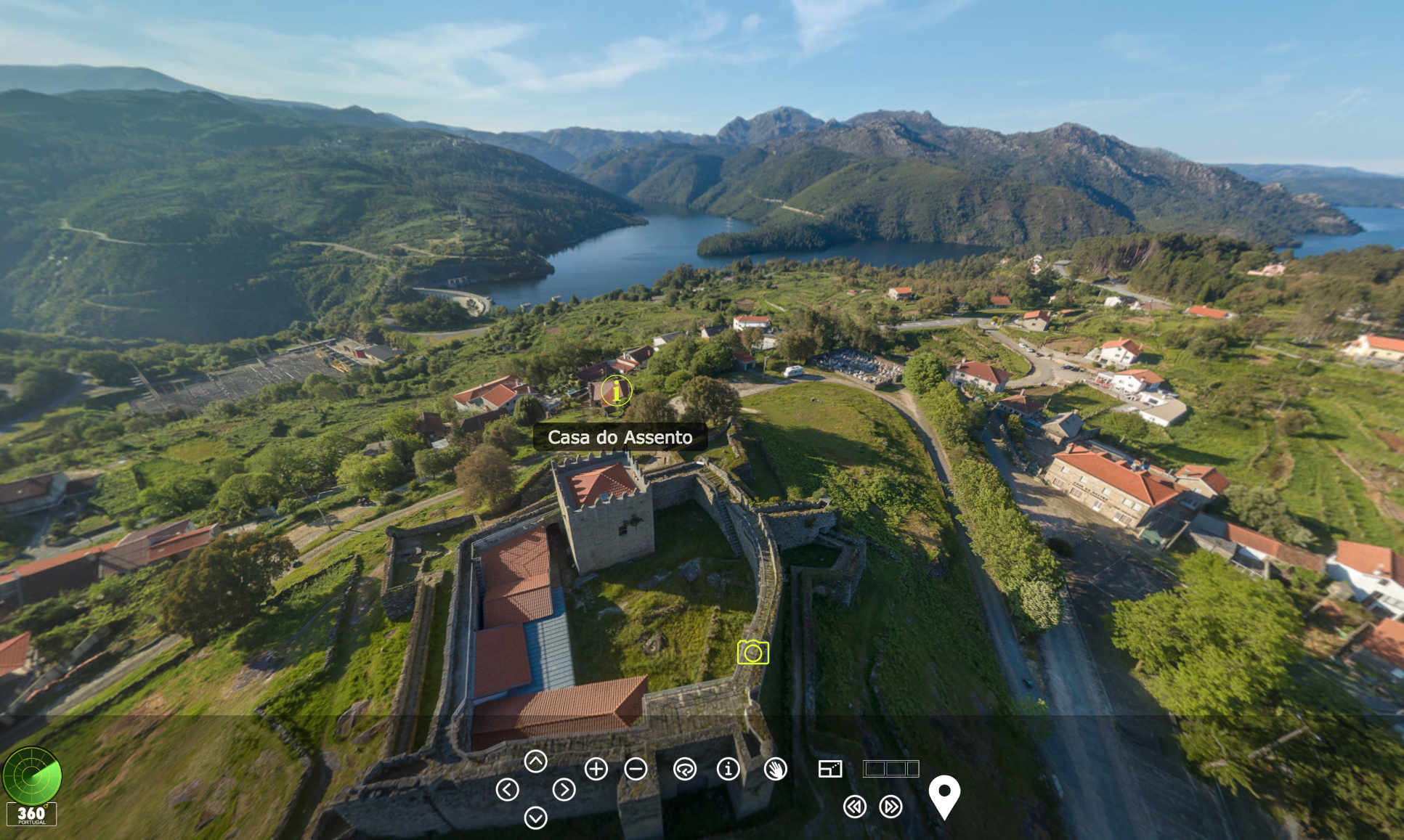Click the green radar compass
Viewport: 1404px width, 840px height.
click(x=32, y=775)
